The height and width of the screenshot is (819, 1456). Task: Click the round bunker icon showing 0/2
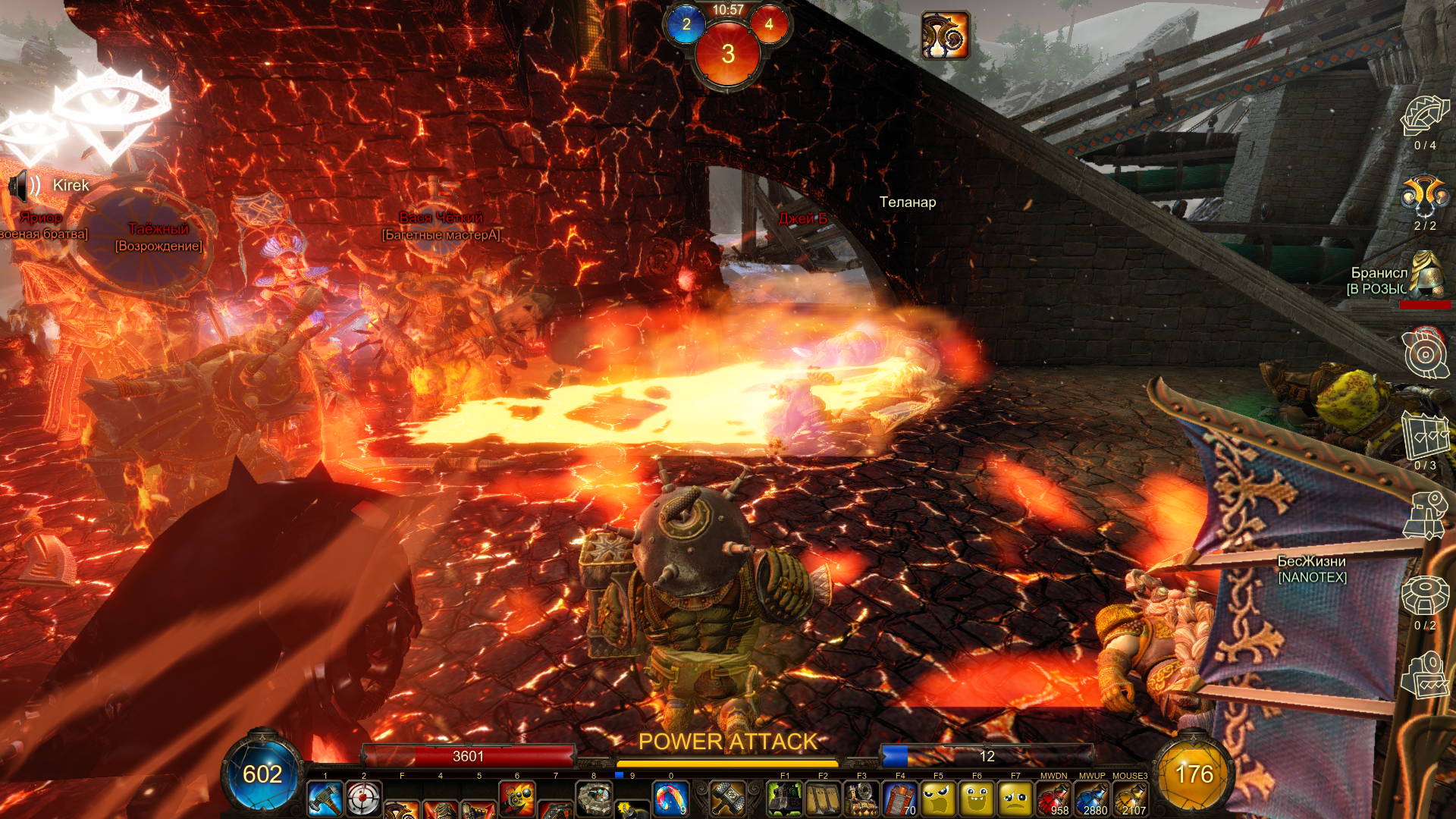click(x=1425, y=595)
